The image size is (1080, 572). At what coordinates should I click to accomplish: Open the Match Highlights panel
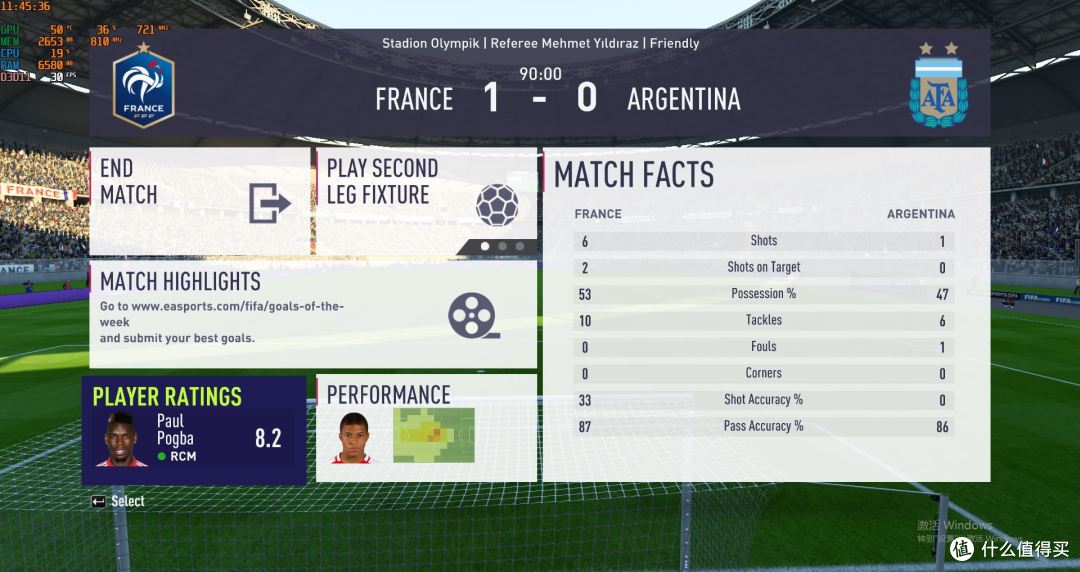tap(312, 315)
